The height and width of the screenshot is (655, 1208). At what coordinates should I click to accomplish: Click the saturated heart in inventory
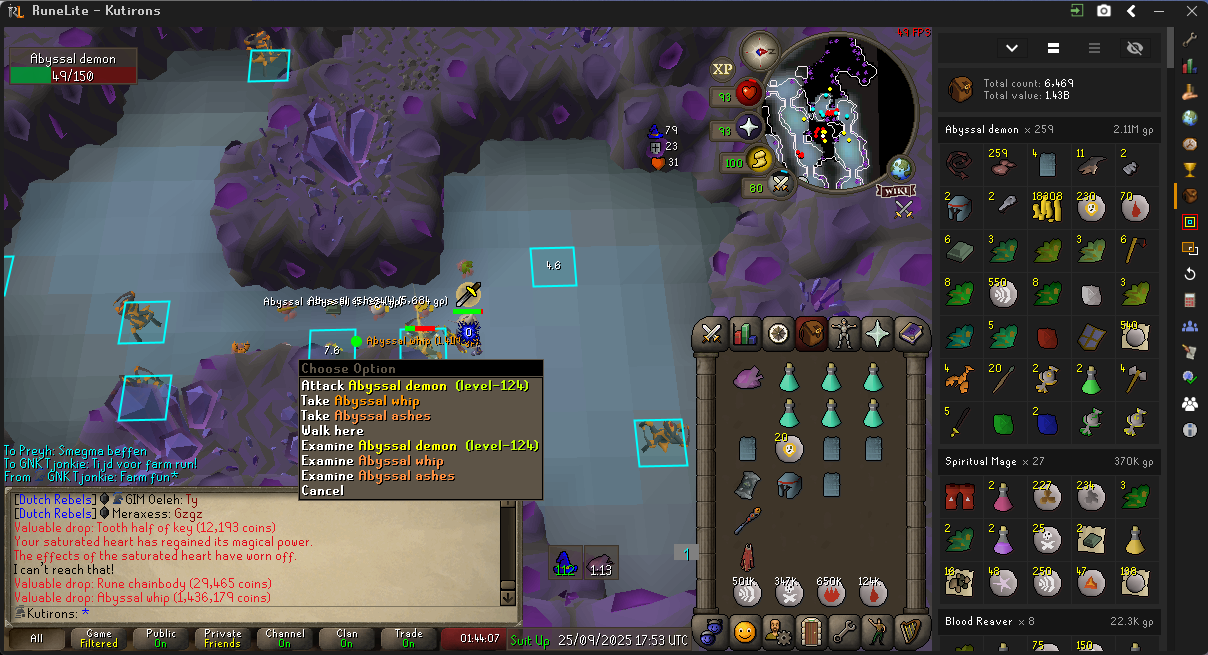click(x=747, y=377)
